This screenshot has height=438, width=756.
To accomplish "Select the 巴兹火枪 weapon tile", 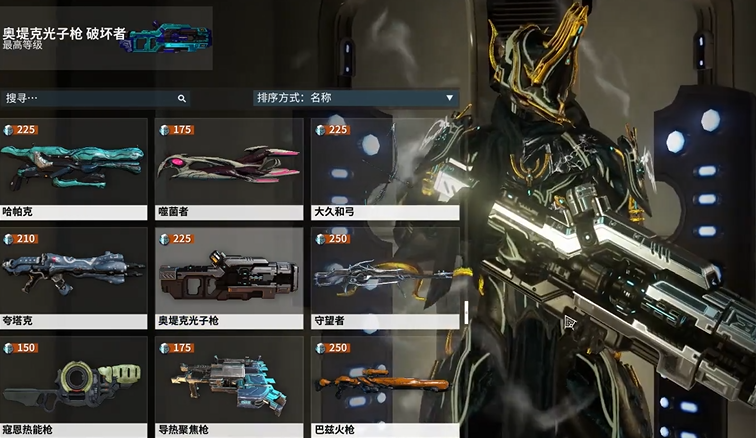I will point(385,387).
